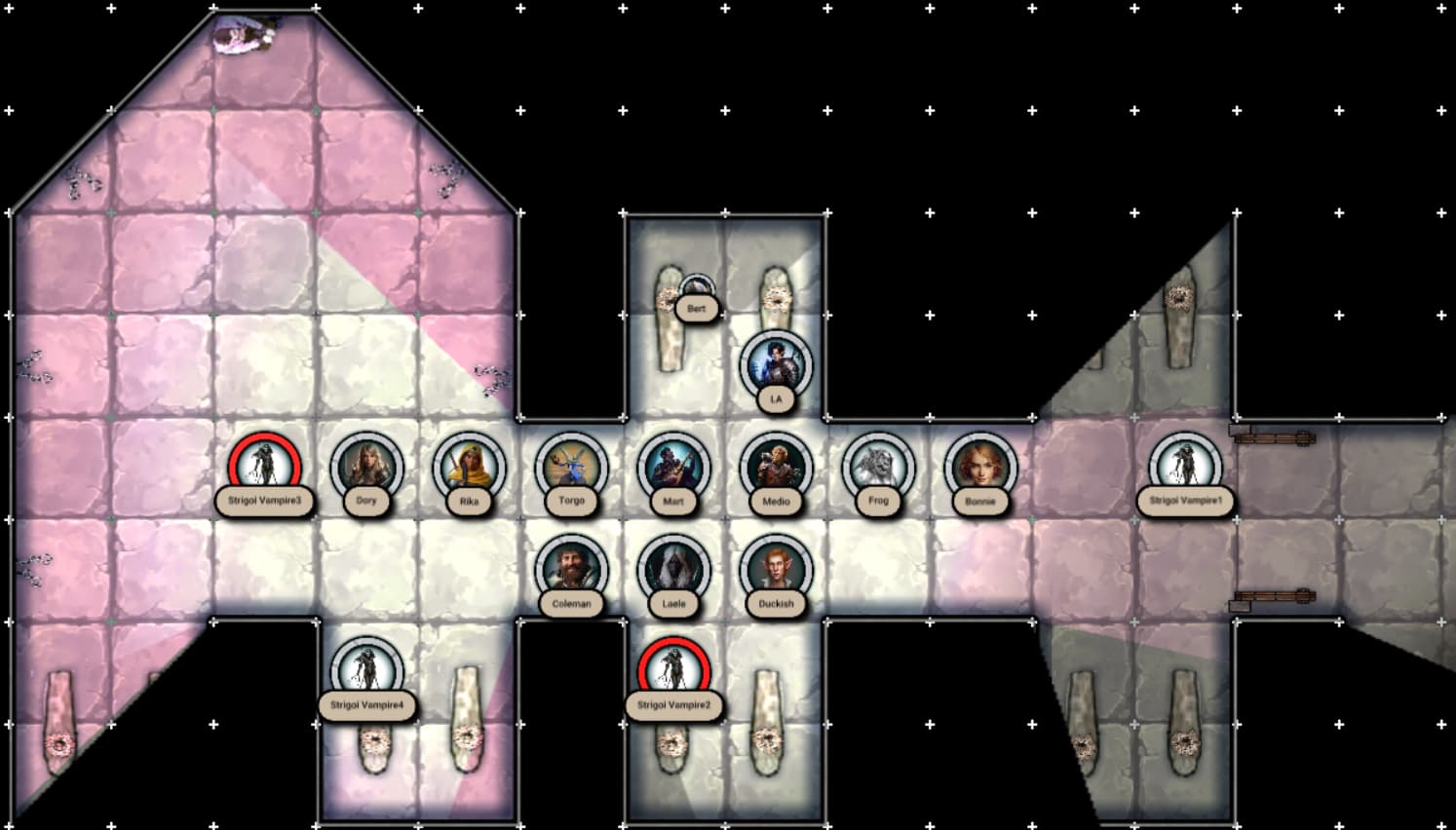
Task: Select the small Bert token
Action: point(696,289)
